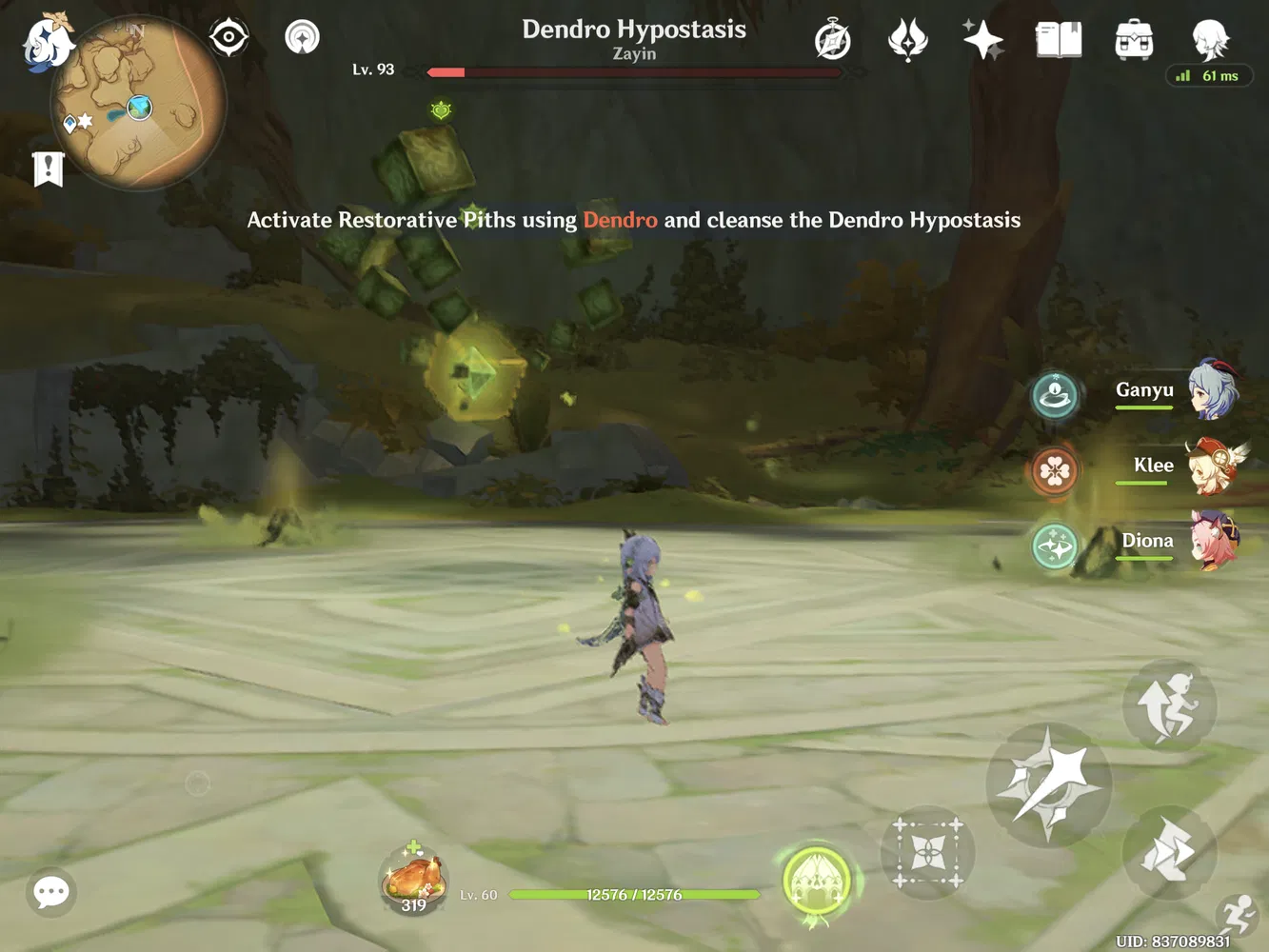Image resolution: width=1269 pixels, height=952 pixels.
Task: Click Ganyu's elemental burst energy icon
Action: 1055,395
